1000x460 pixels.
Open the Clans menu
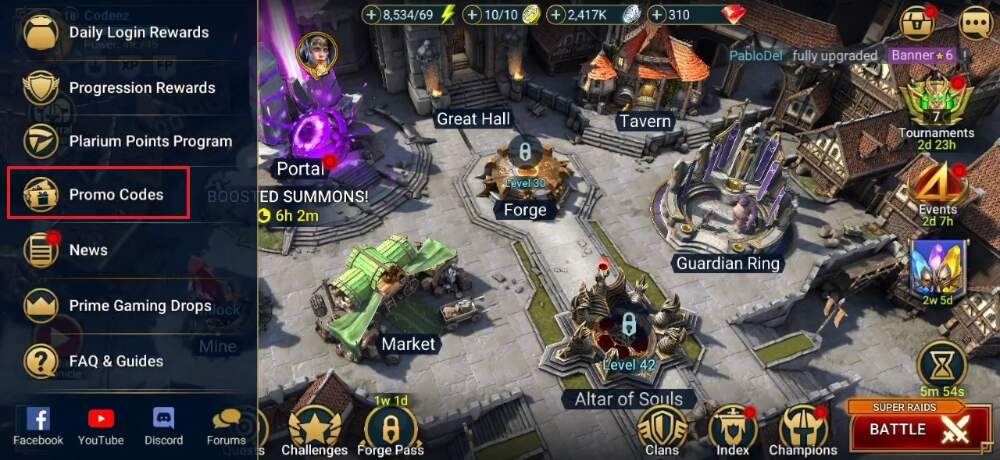click(662, 430)
